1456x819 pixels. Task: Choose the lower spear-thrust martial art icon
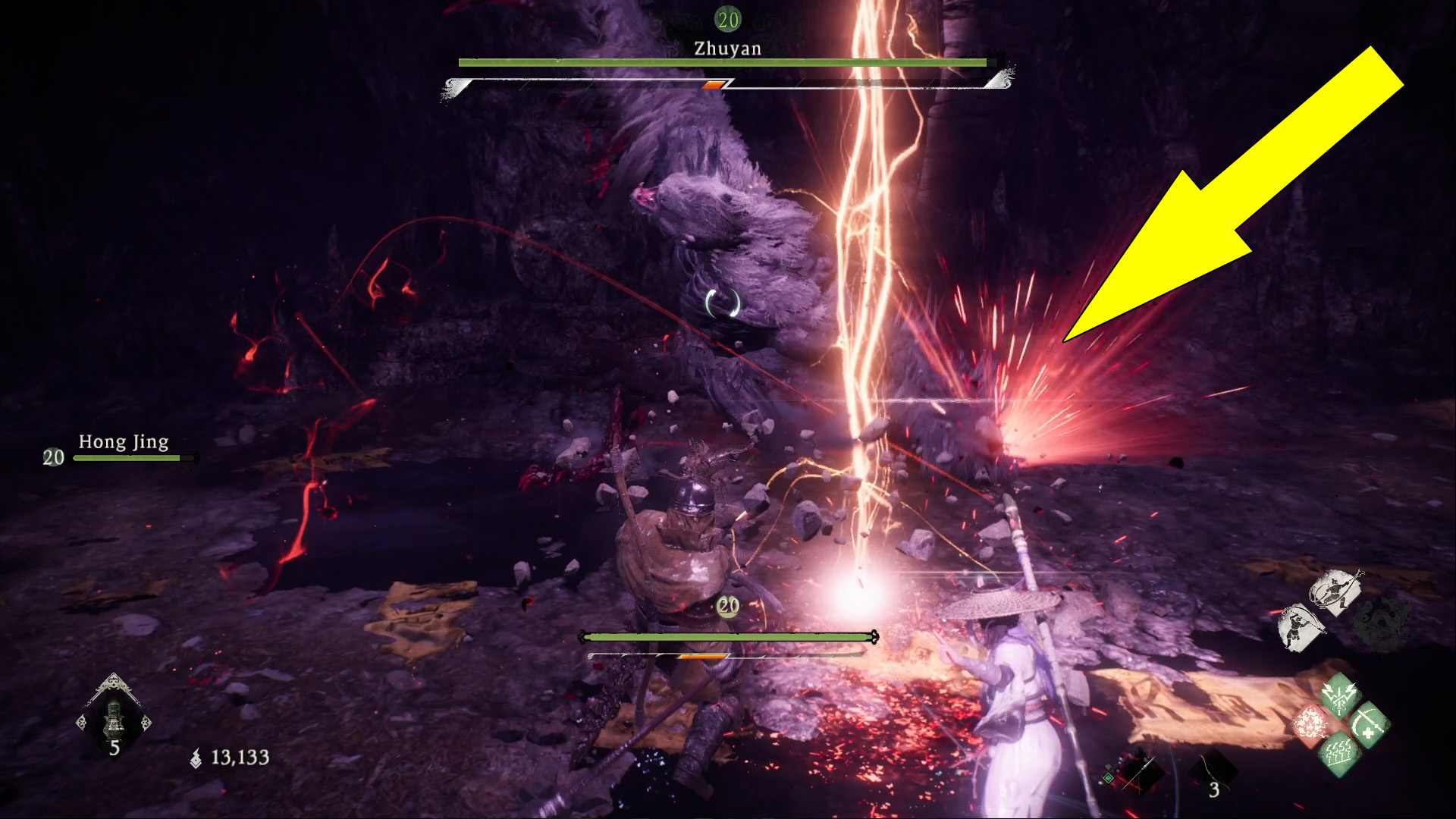tap(1301, 626)
